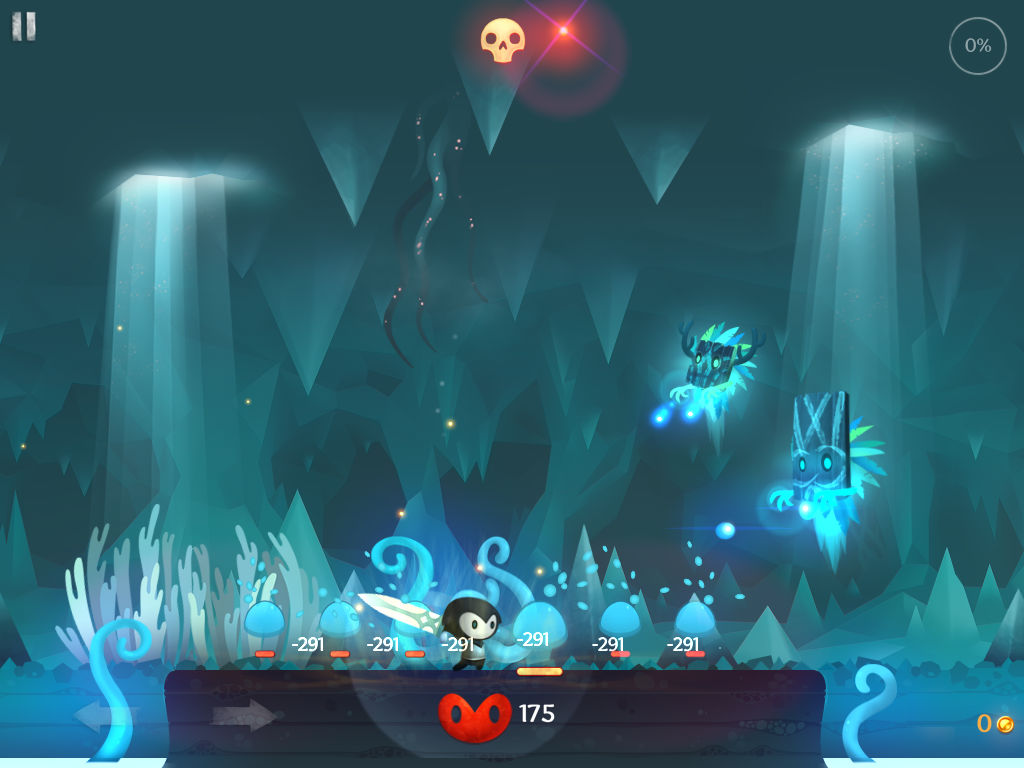The width and height of the screenshot is (1024, 768).
Task: Tap the right arrow movement button
Action: tap(243, 715)
